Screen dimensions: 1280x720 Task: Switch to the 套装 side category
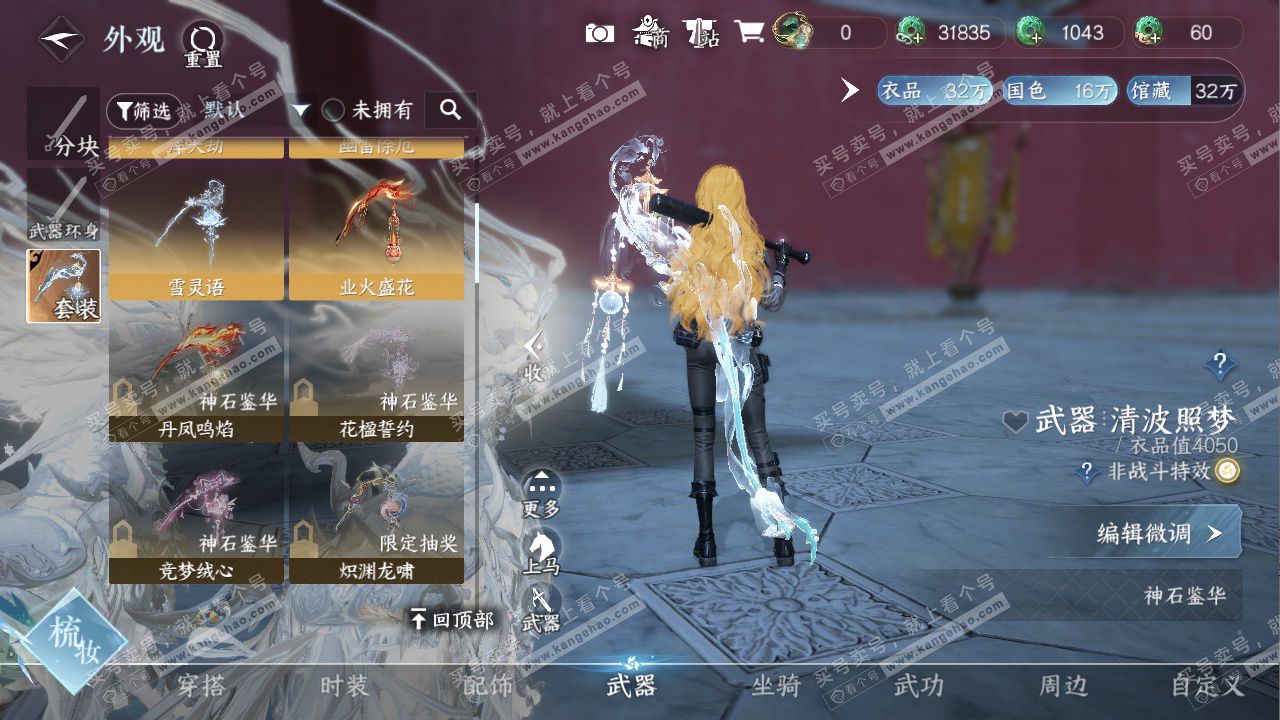[x=64, y=286]
